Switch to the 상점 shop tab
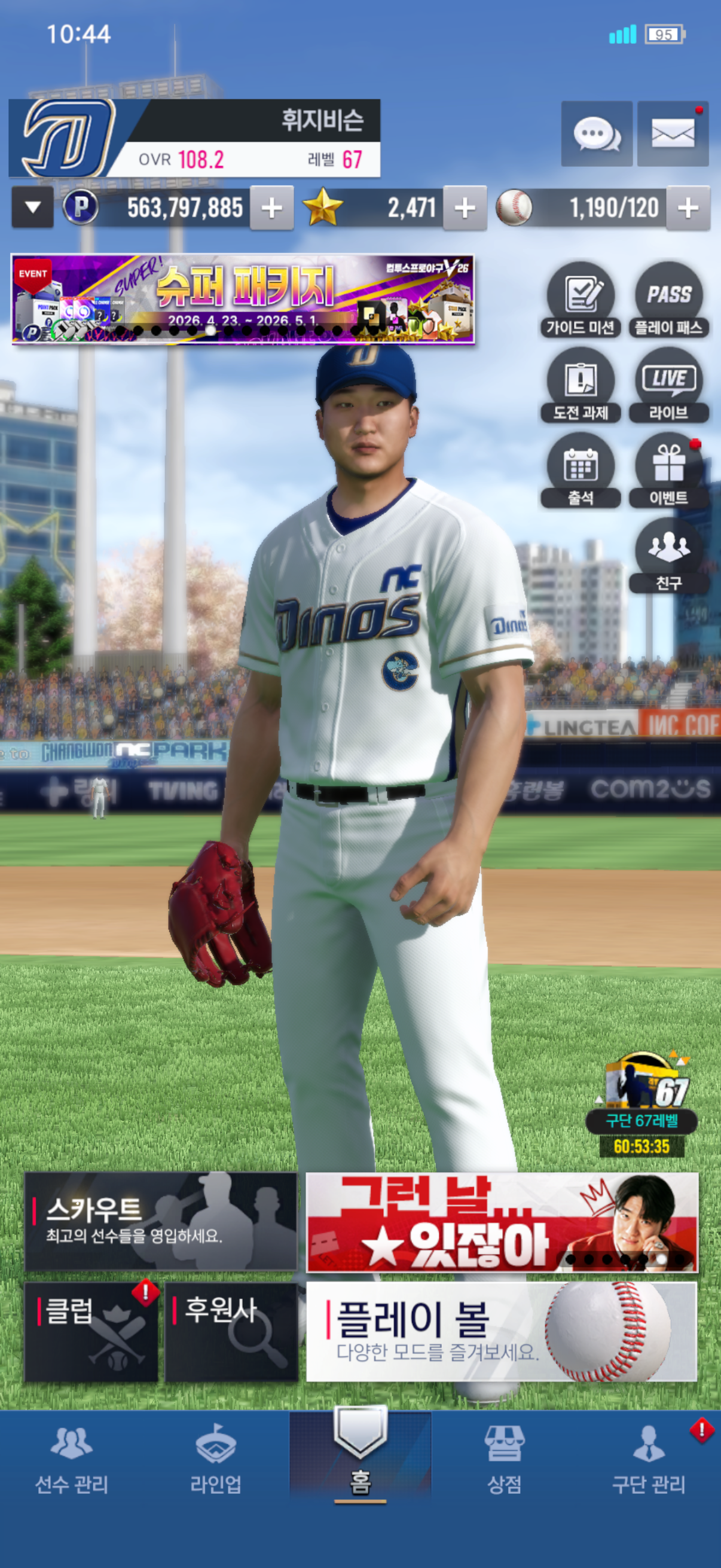The image size is (721, 1568). click(504, 1461)
